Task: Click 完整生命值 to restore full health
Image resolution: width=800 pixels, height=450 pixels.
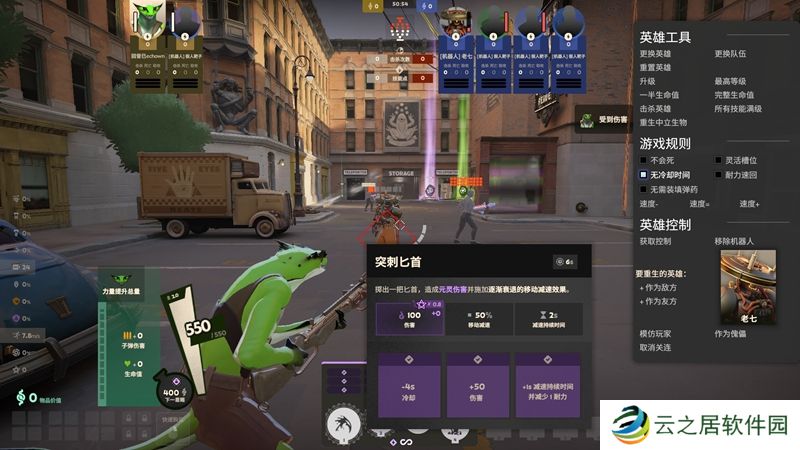Action: [x=736, y=95]
